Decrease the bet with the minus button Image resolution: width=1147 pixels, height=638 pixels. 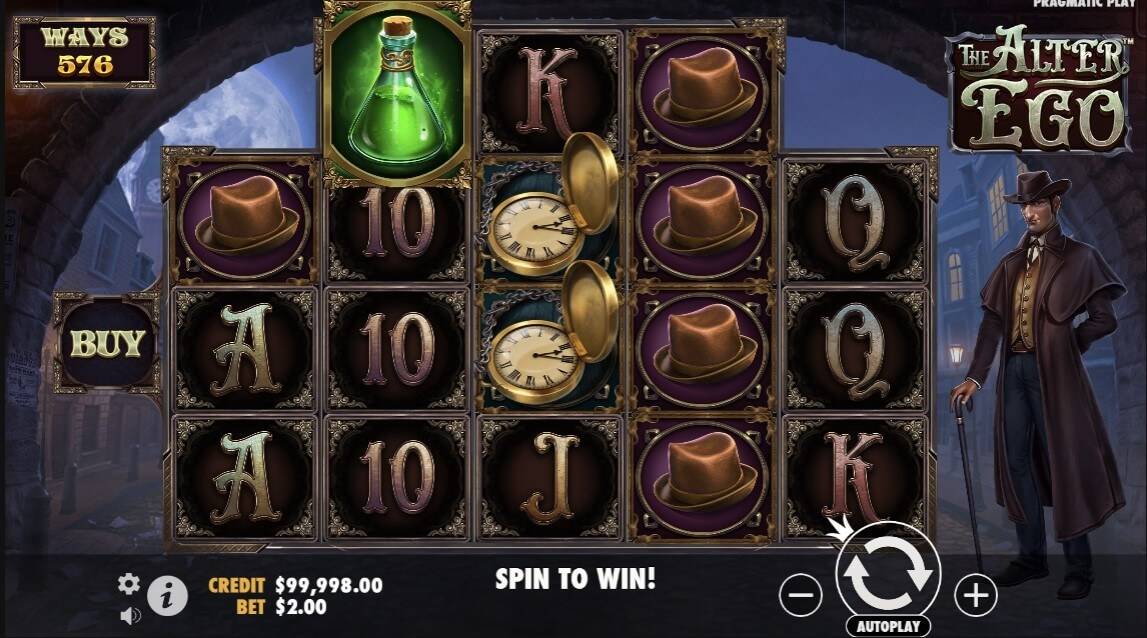(800, 596)
